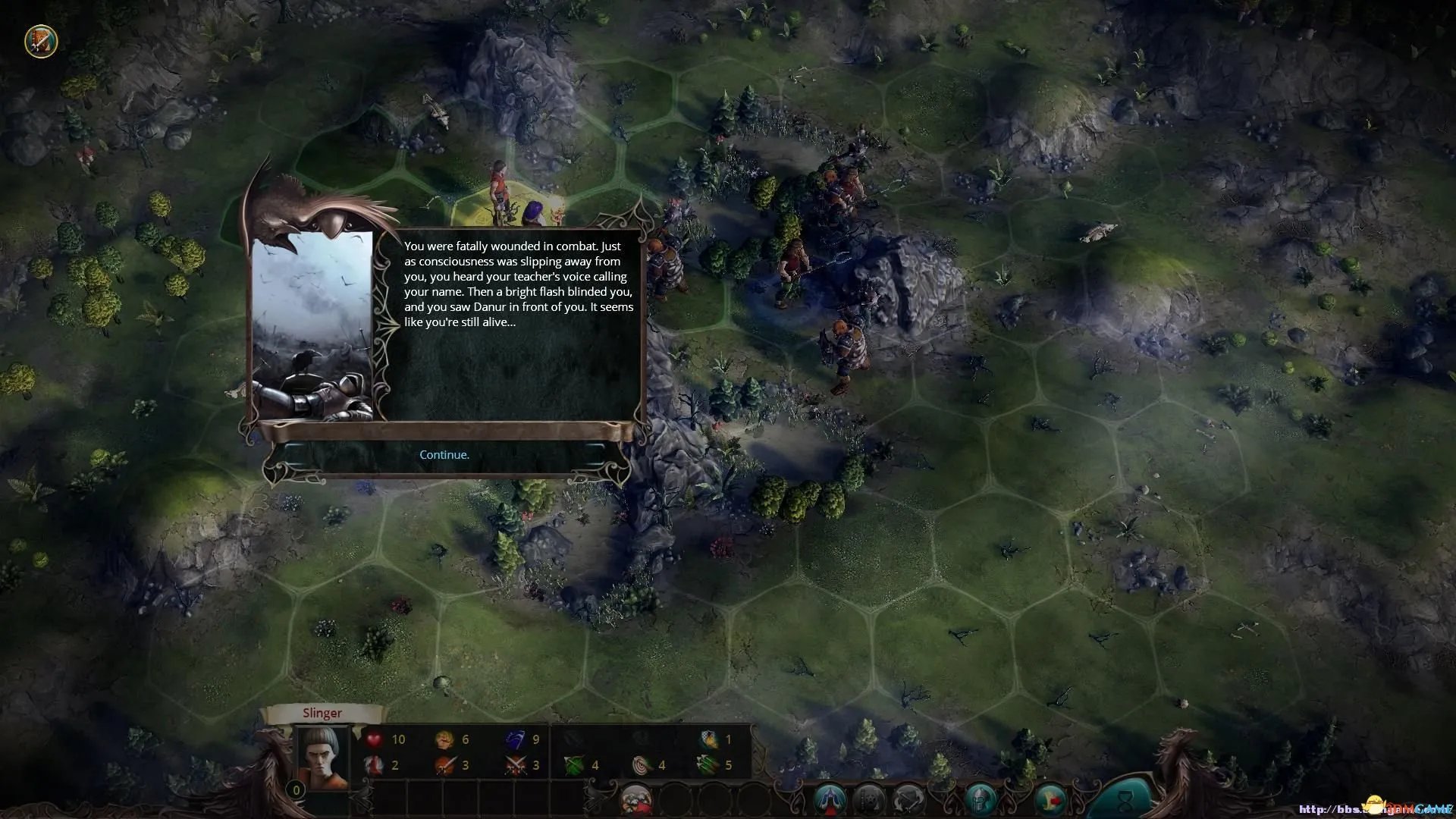Select the Slinger unit portrait
This screenshot has height=819, width=1456.
(322, 755)
